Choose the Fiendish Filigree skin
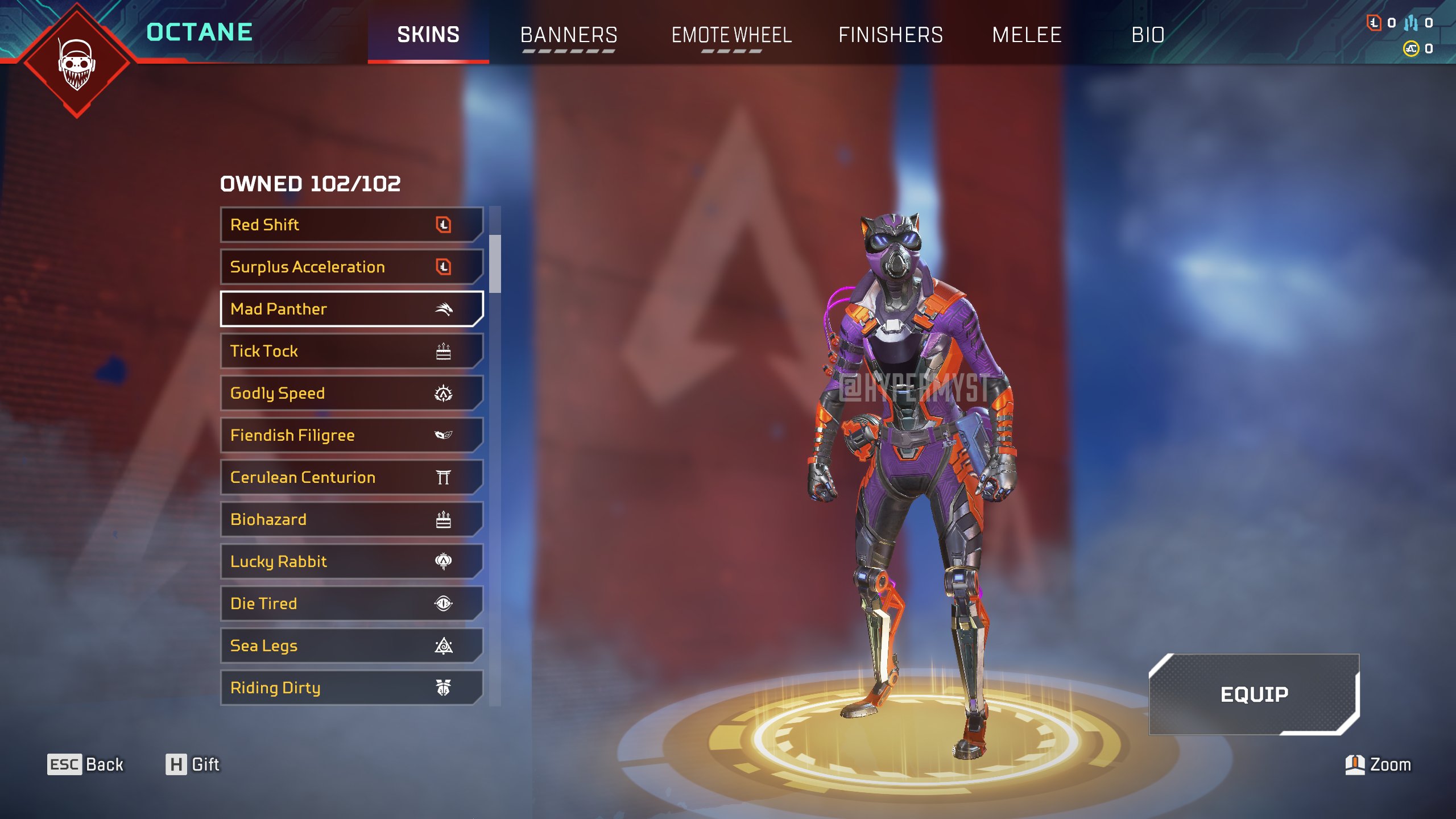The width and height of the screenshot is (1456, 819). tap(351, 435)
